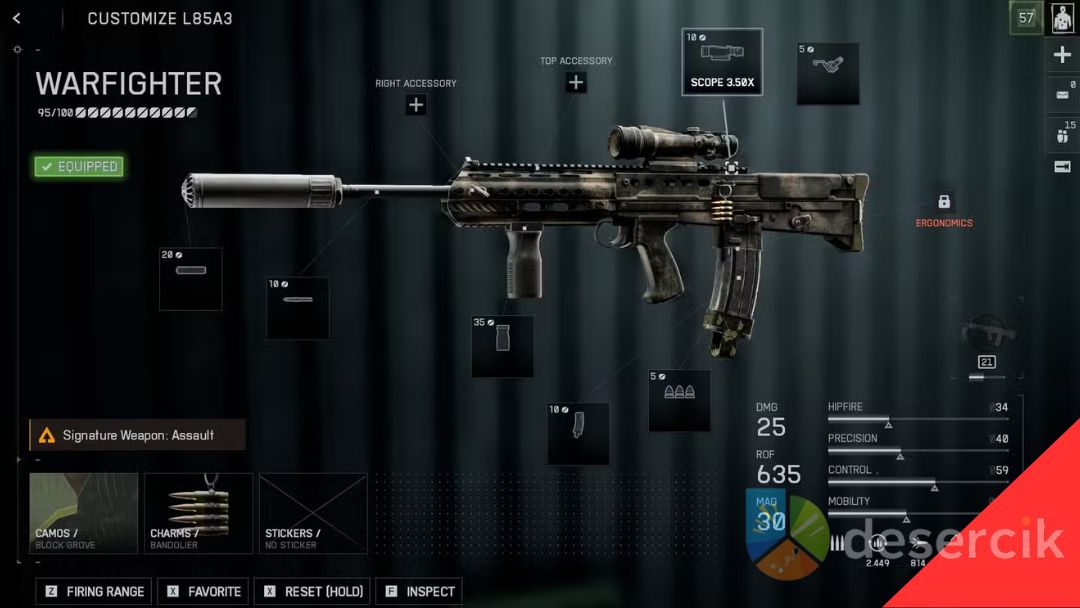
Task: Inspect the weapon
Action: 418,591
